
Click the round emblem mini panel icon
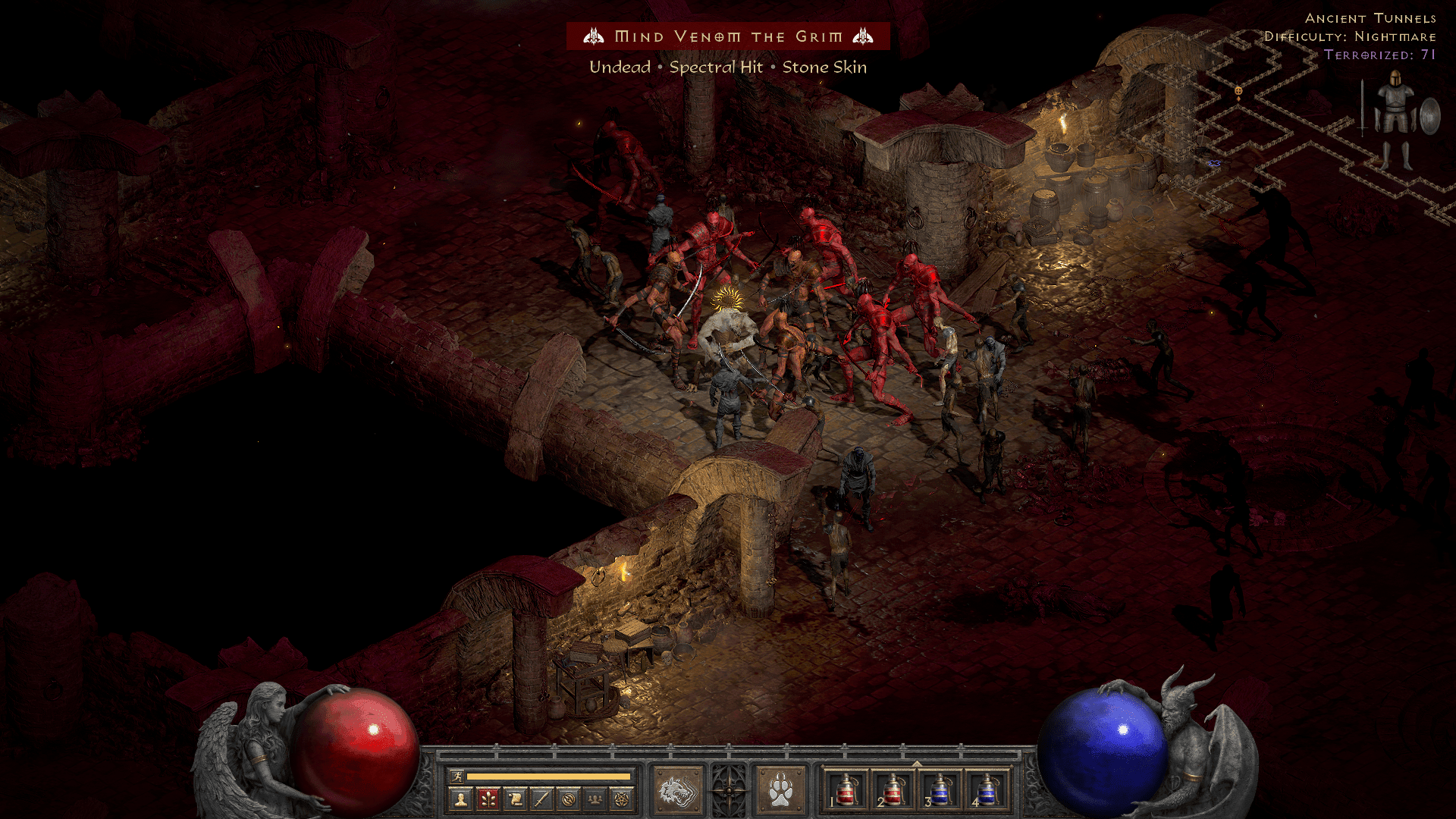click(x=569, y=799)
